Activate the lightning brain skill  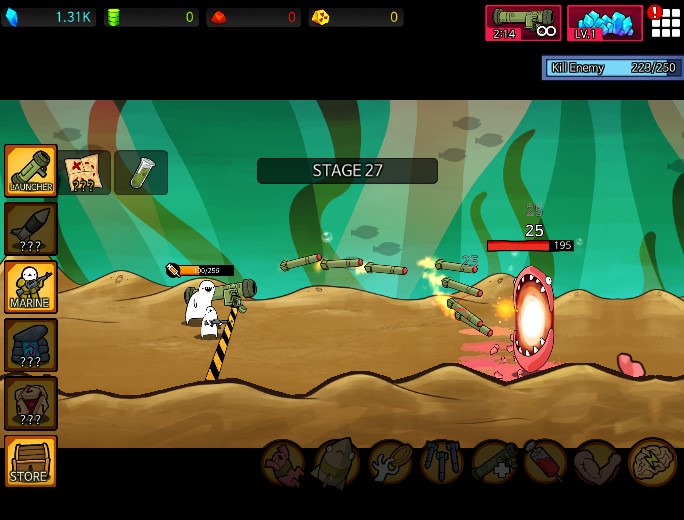pos(651,463)
